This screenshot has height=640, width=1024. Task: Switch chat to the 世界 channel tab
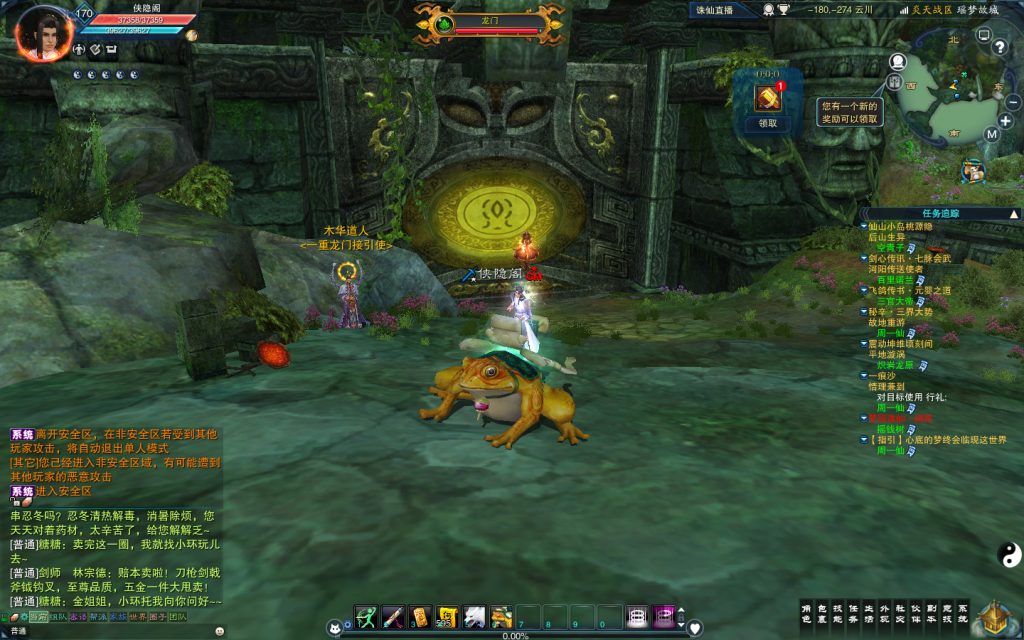coord(138,617)
